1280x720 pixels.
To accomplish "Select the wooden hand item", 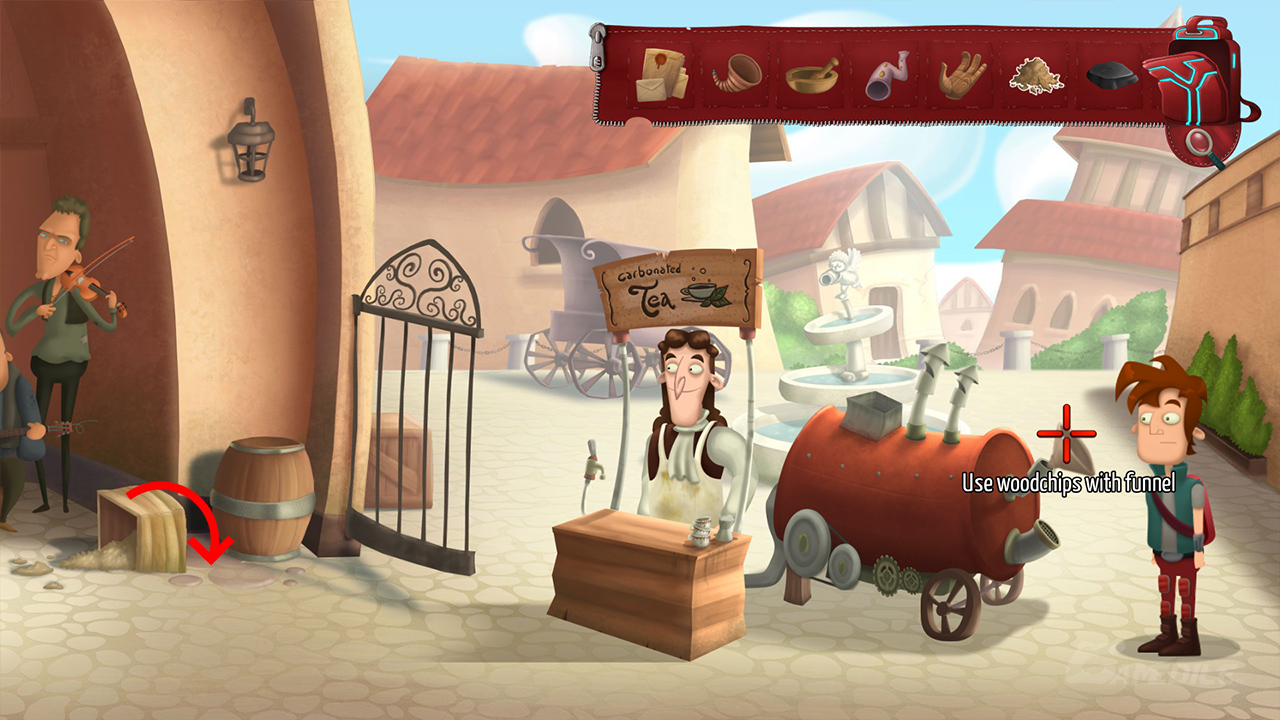I will [962, 76].
